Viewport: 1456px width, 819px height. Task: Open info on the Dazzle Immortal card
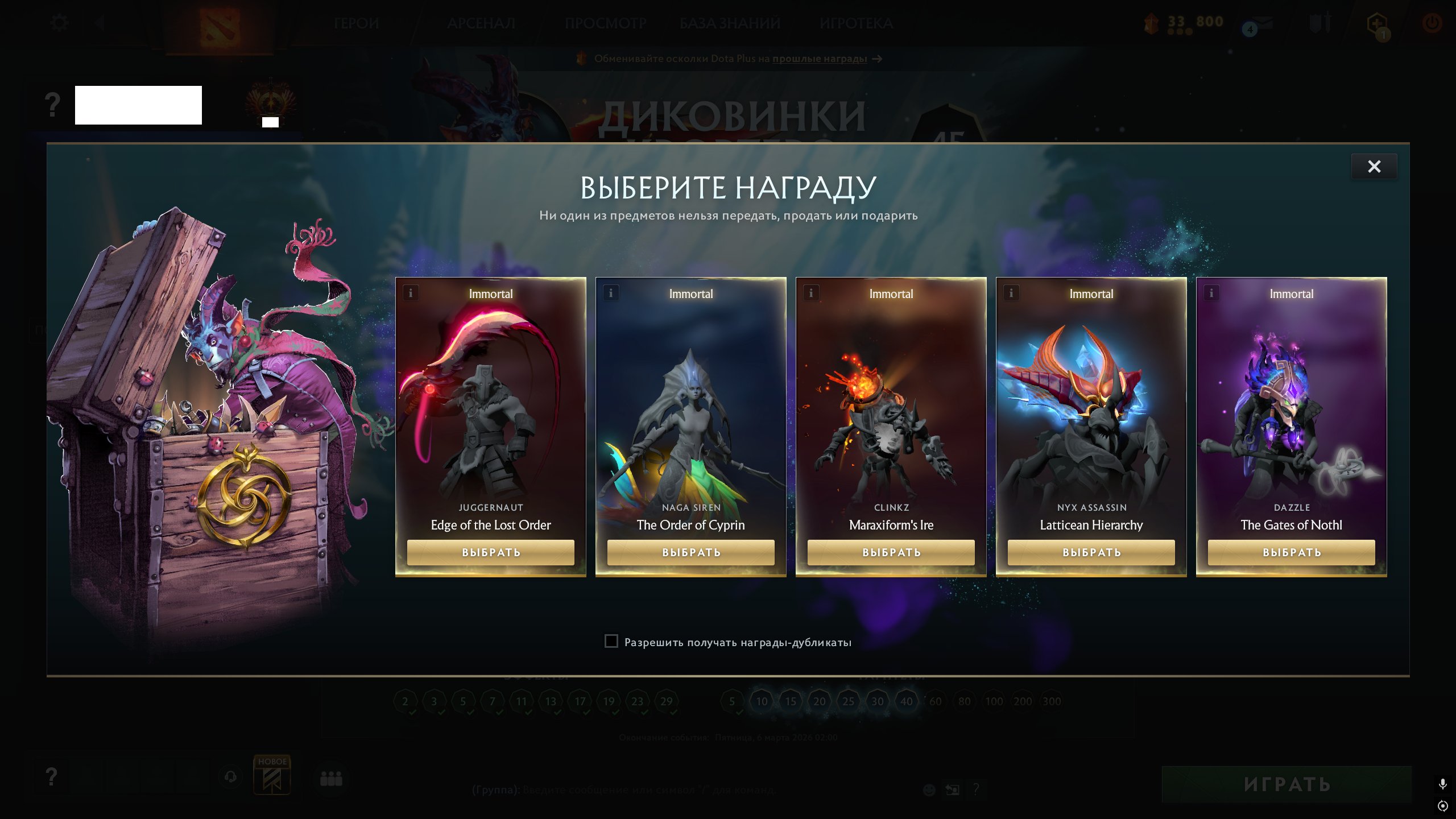coord(1211,293)
